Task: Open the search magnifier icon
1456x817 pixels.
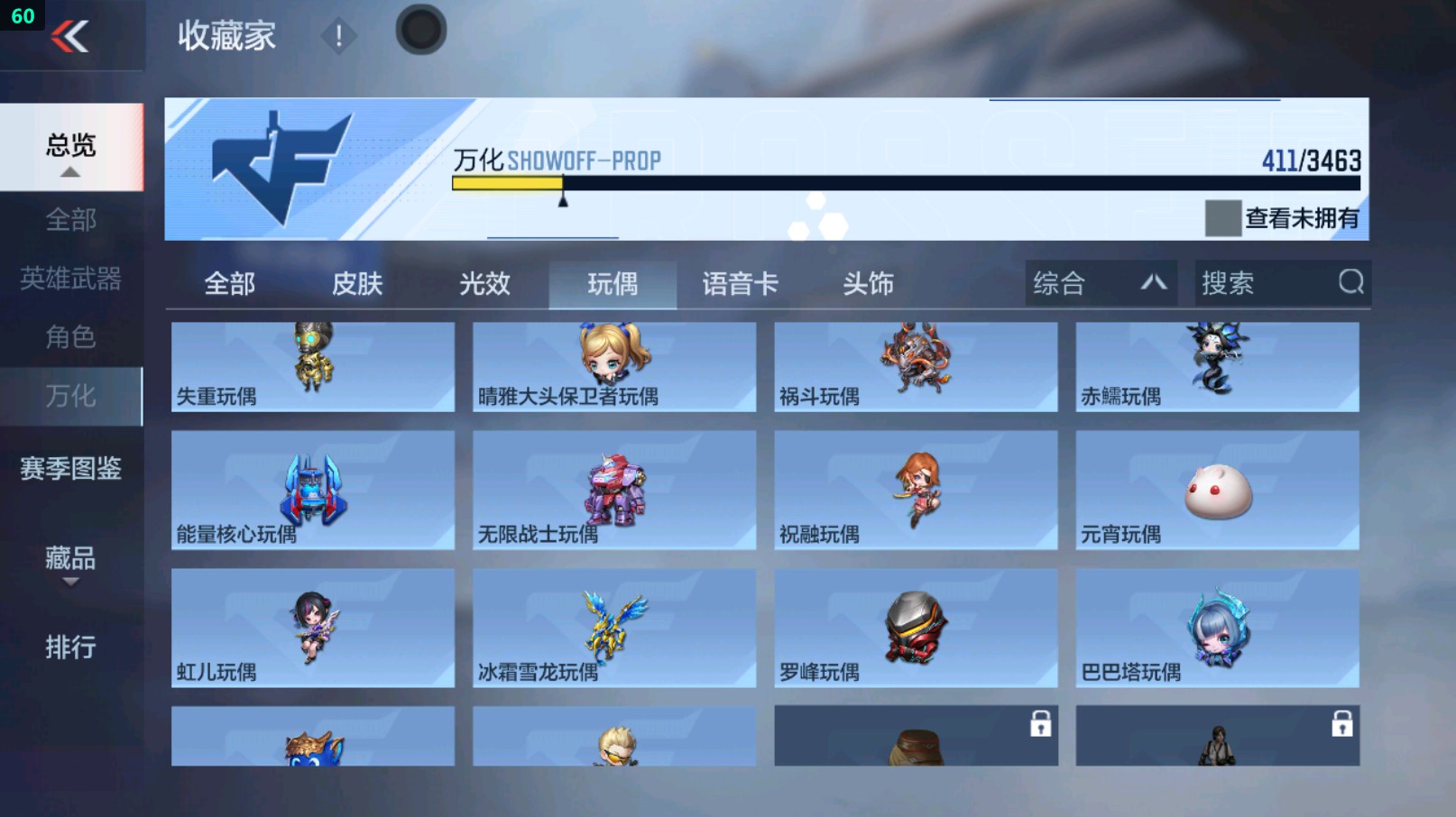Action: 1350,283
